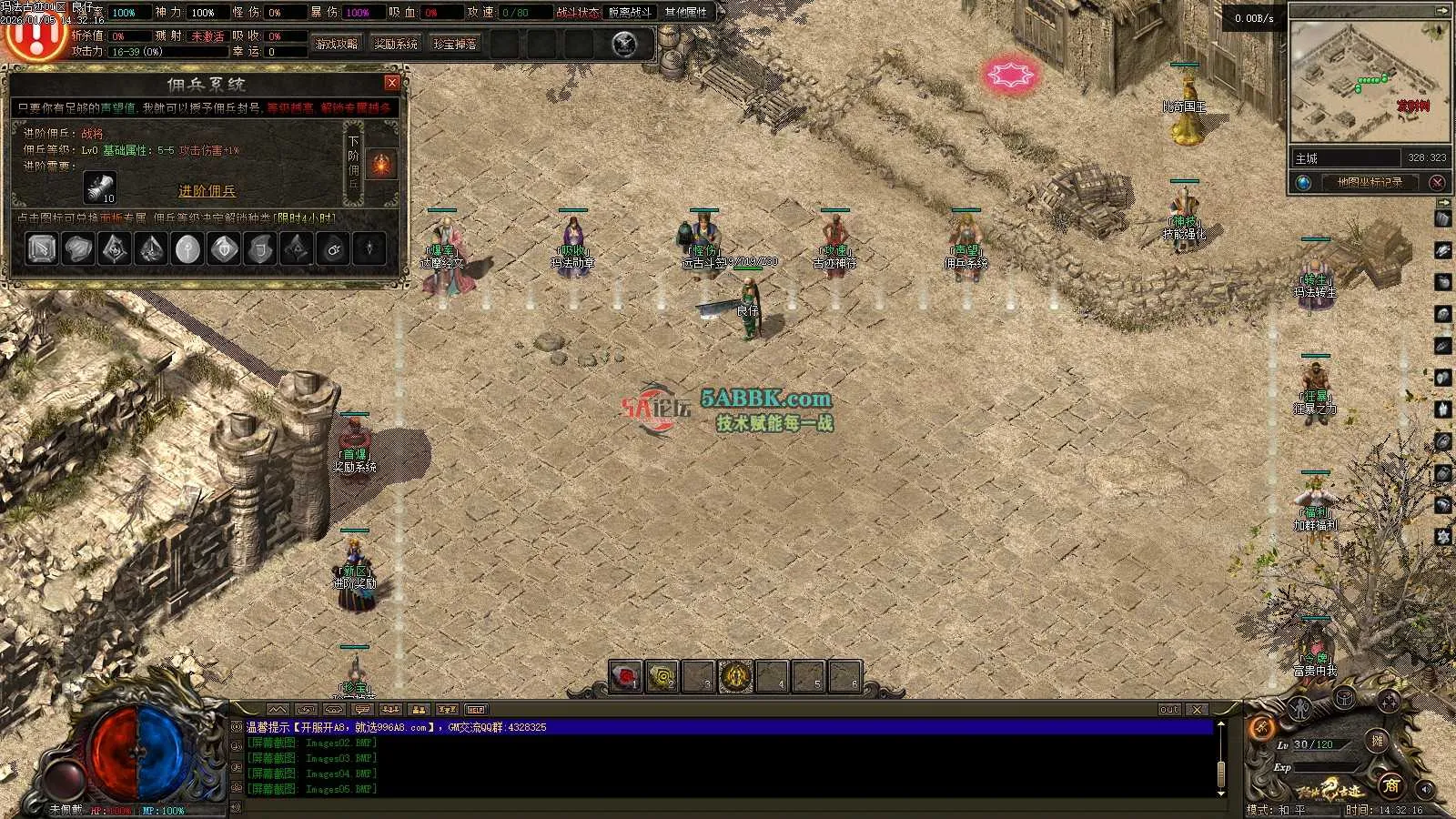
Task: Activate the round golden emblem hotbar skill
Action: [x=736, y=676]
